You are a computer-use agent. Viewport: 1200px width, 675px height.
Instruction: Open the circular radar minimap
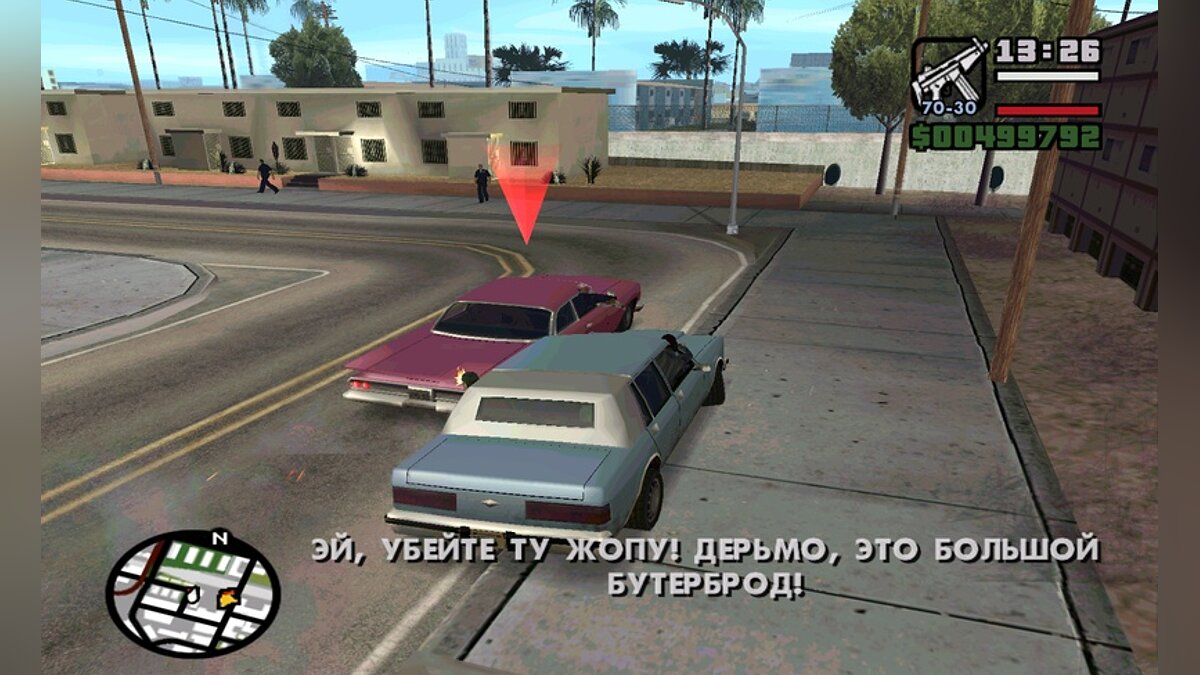[192, 592]
